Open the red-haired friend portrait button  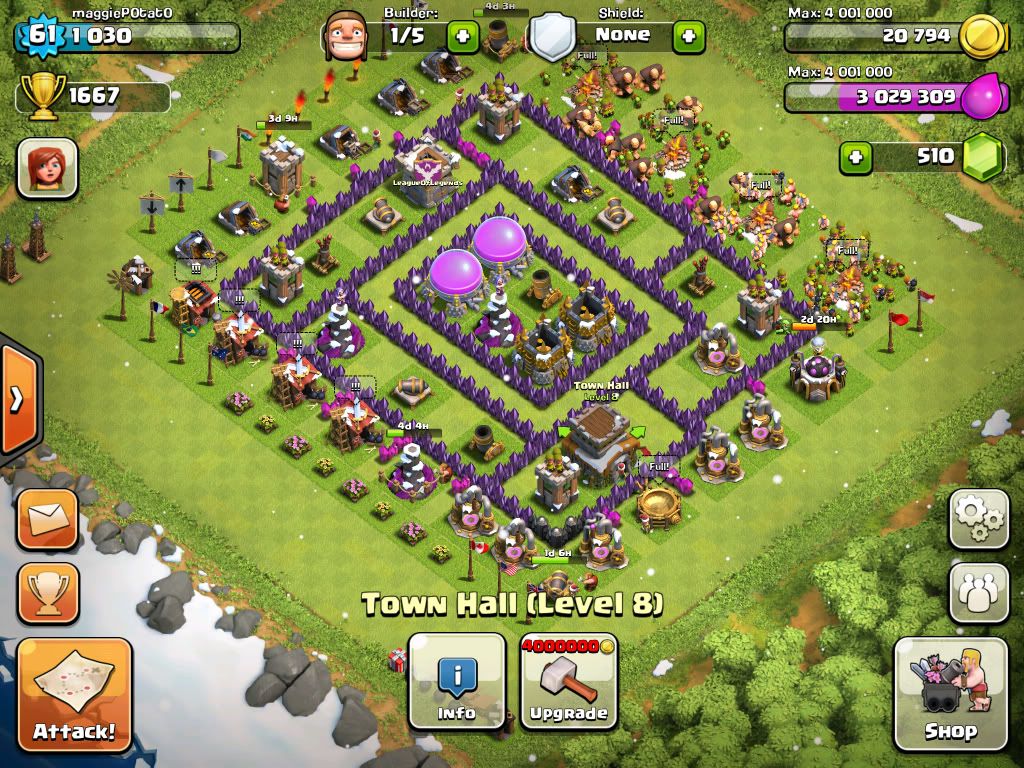[47, 167]
